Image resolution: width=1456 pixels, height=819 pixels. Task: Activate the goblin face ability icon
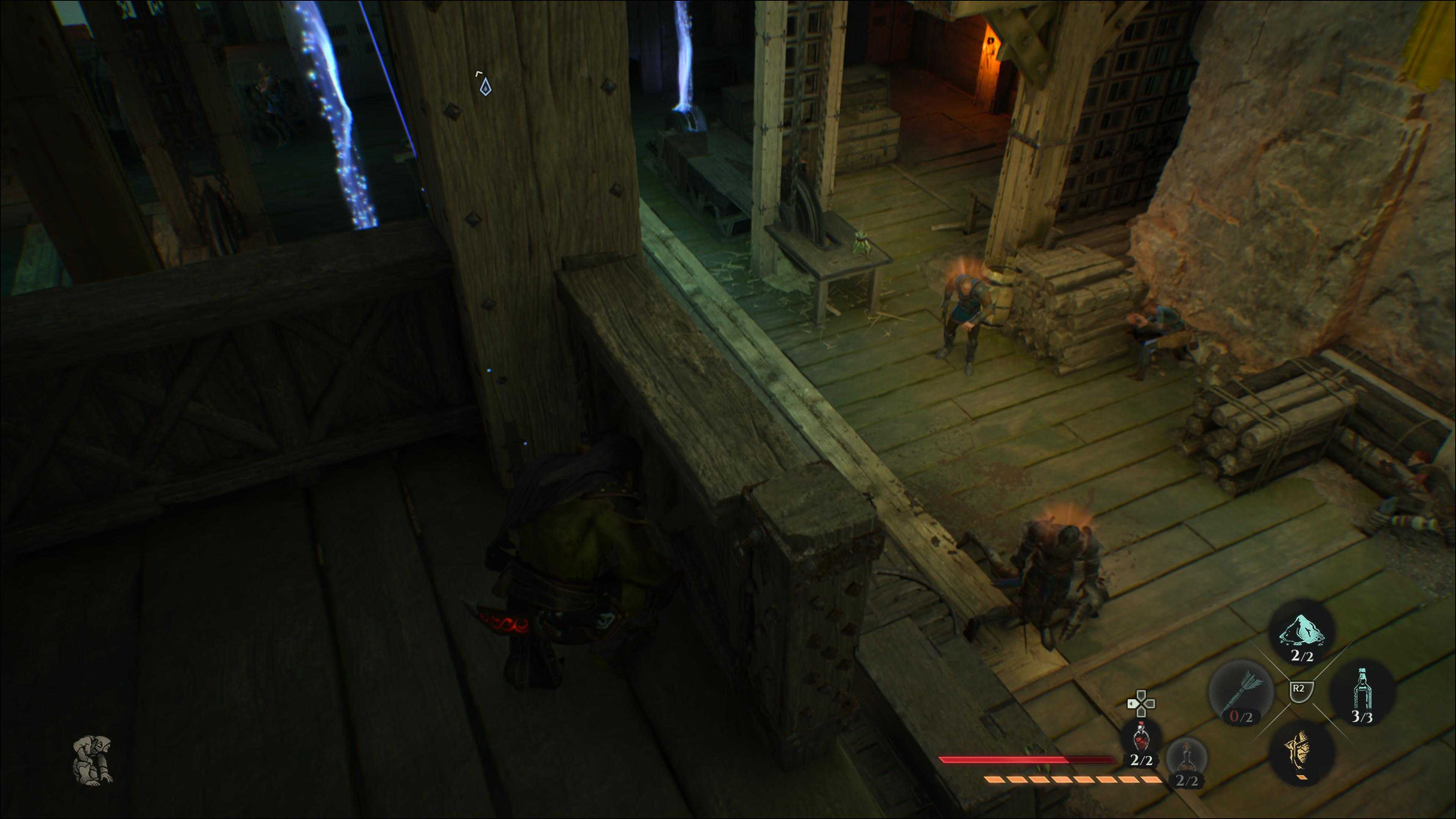pos(1302,752)
